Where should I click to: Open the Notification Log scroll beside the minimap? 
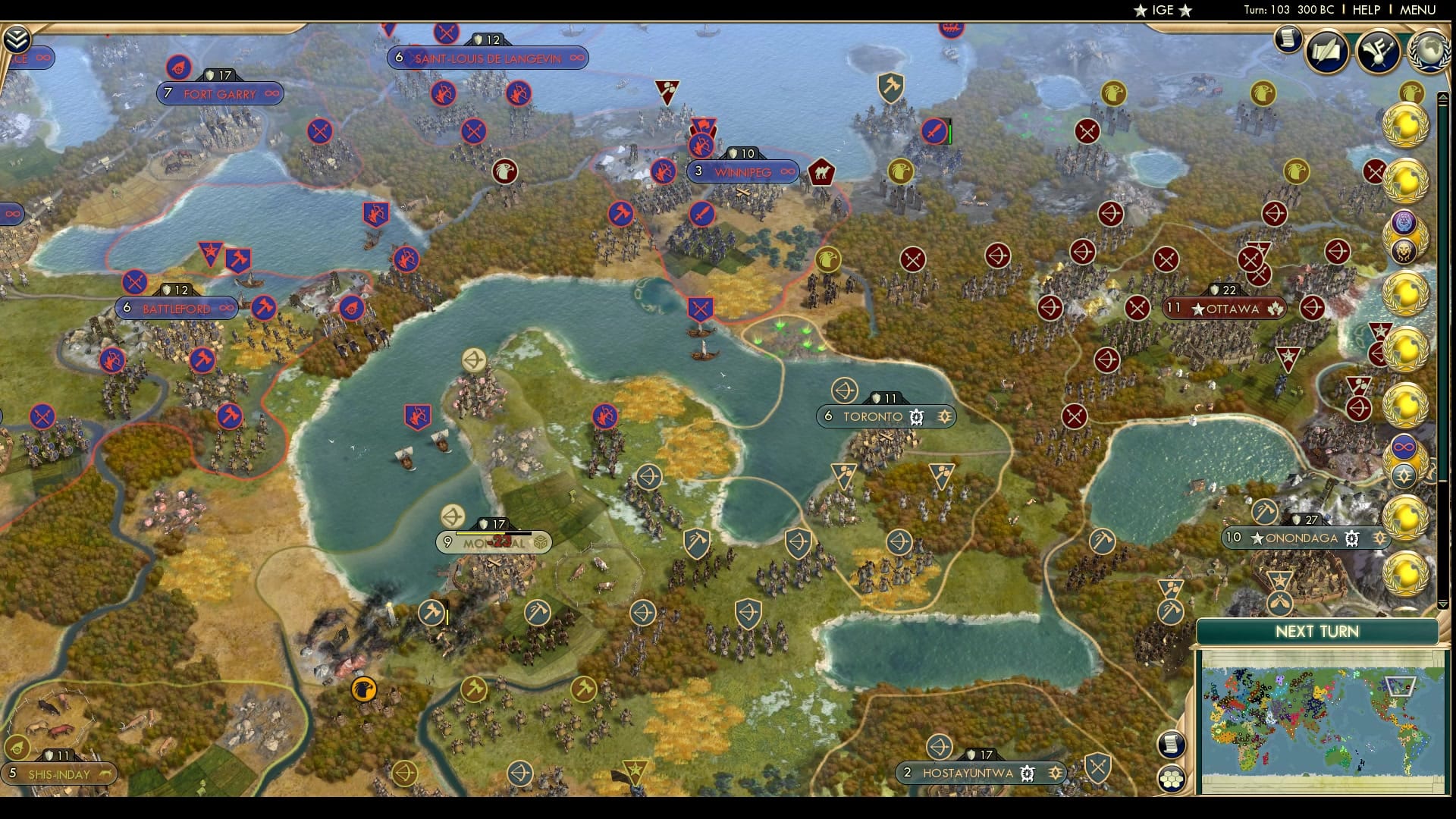1170,743
